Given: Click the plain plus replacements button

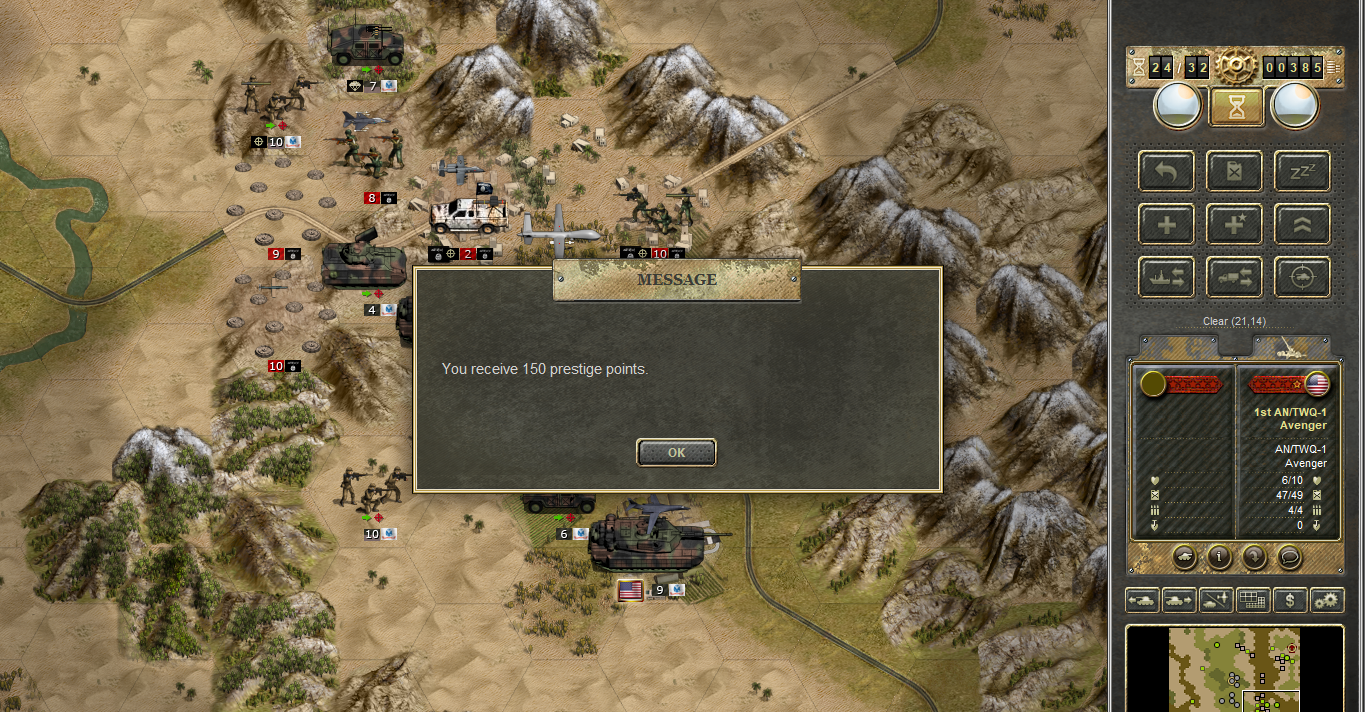Looking at the screenshot, I should click(x=1166, y=224).
